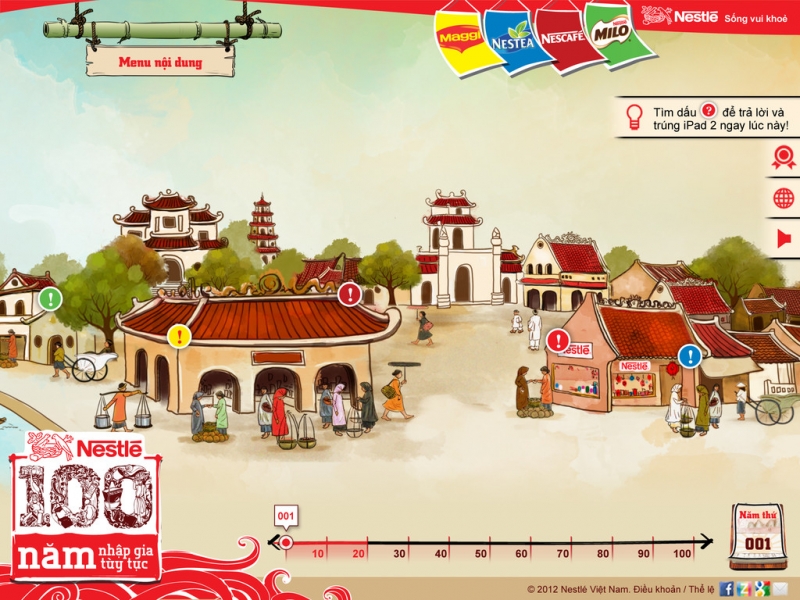Open the globe side button
Image resolution: width=800 pixels, height=600 pixels.
(x=783, y=198)
